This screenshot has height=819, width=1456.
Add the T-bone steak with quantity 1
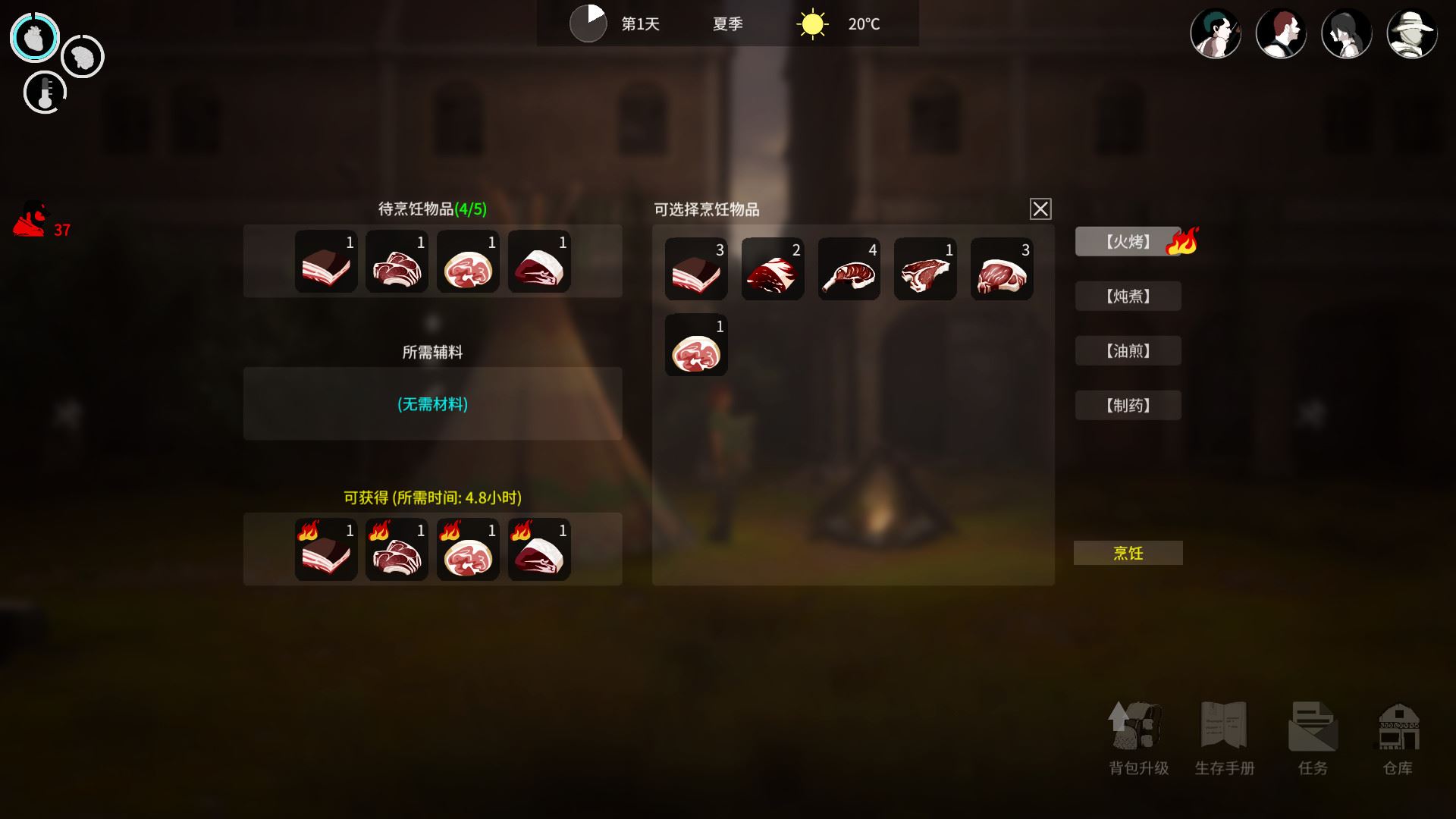[x=925, y=269]
